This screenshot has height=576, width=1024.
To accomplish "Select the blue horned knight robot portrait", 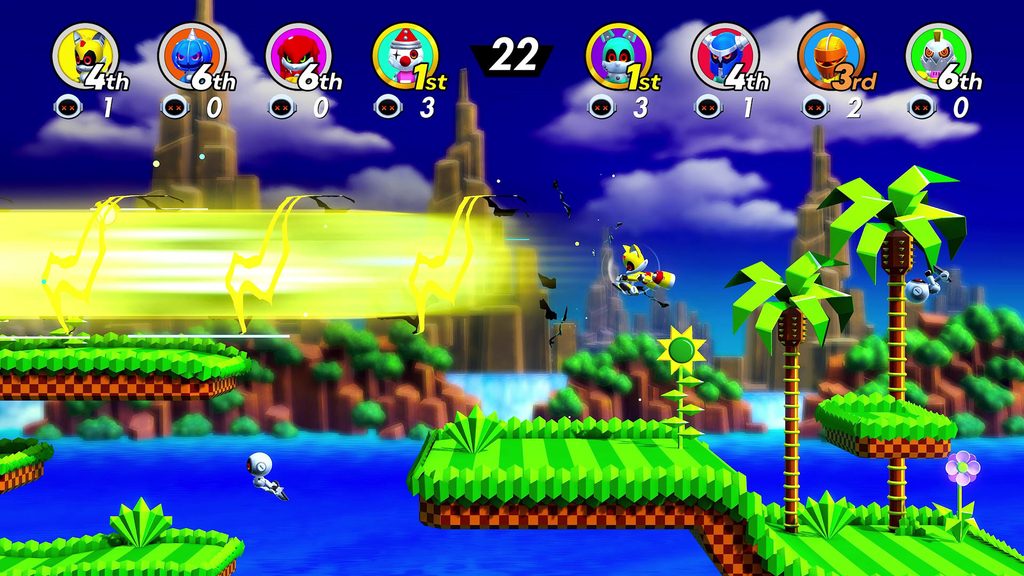I will coord(724,55).
